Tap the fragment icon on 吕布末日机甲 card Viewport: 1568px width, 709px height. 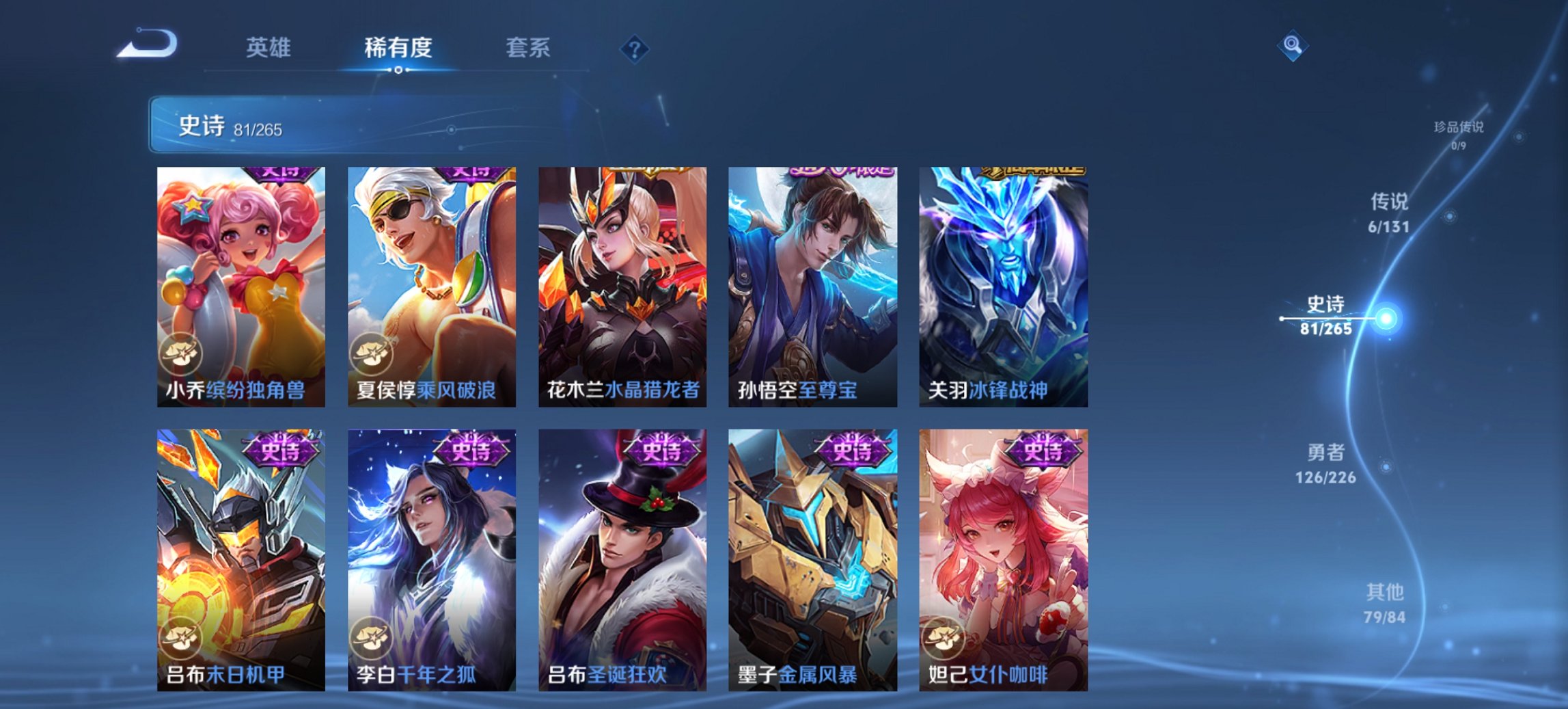coord(180,637)
